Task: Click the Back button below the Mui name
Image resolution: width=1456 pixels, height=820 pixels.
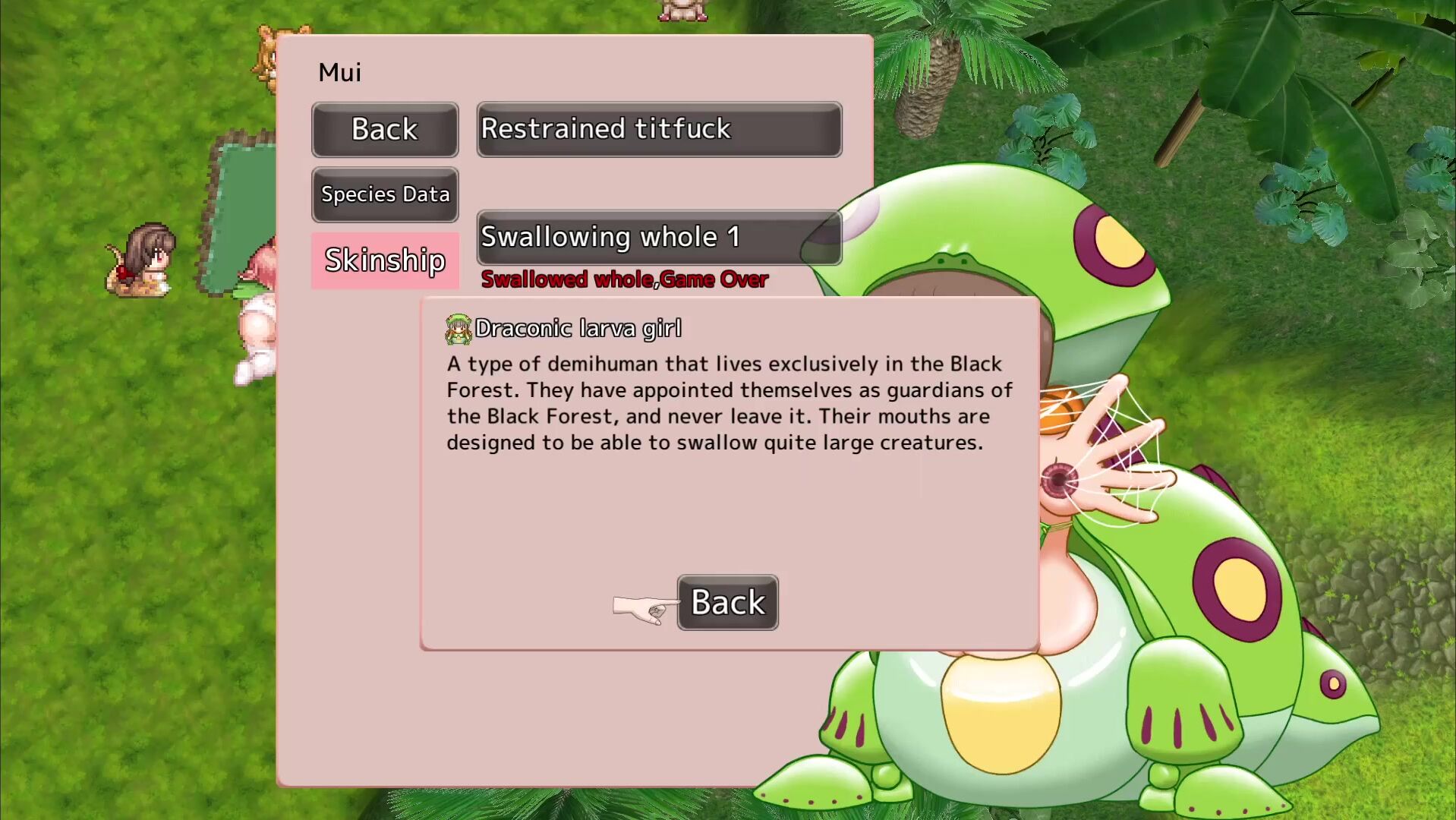Action: (x=385, y=130)
